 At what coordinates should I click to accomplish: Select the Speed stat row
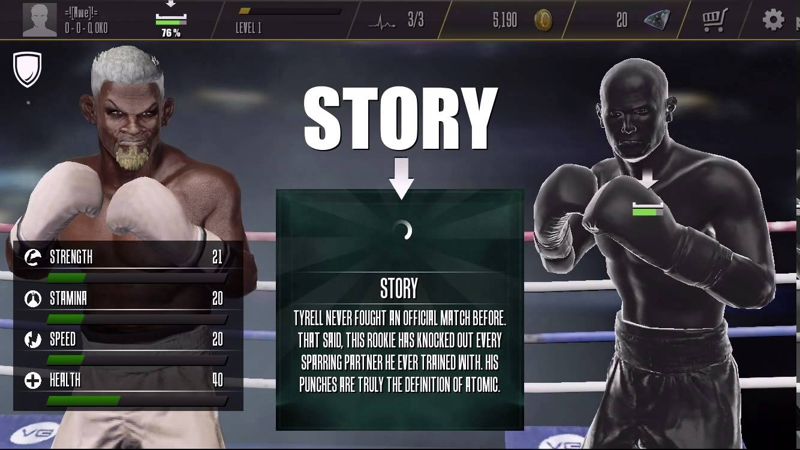(124, 340)
